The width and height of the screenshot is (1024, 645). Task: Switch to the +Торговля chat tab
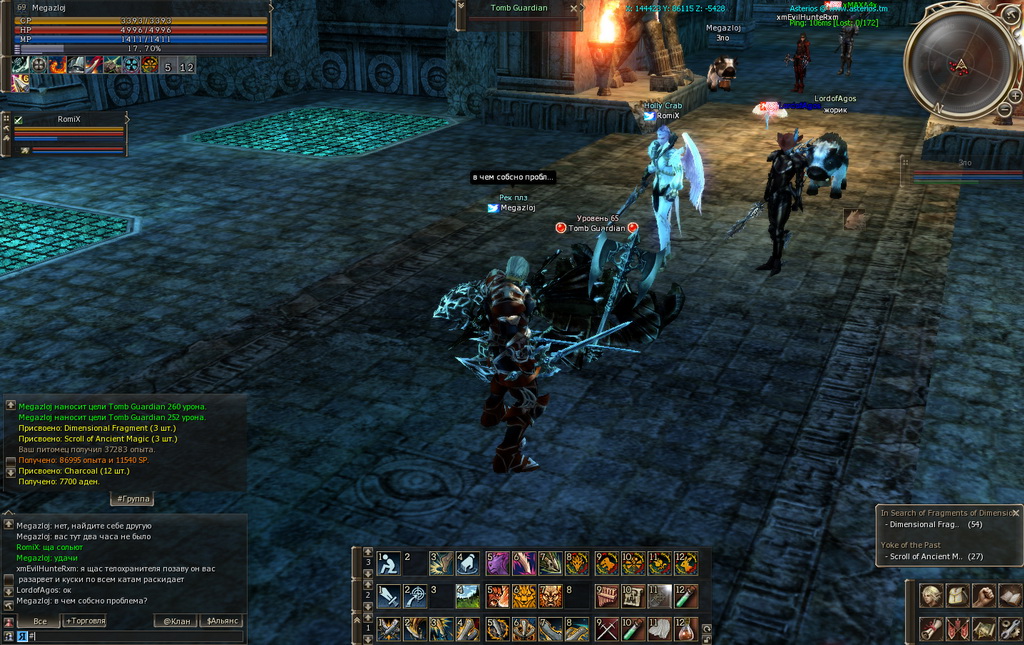(x=84, y=621)
